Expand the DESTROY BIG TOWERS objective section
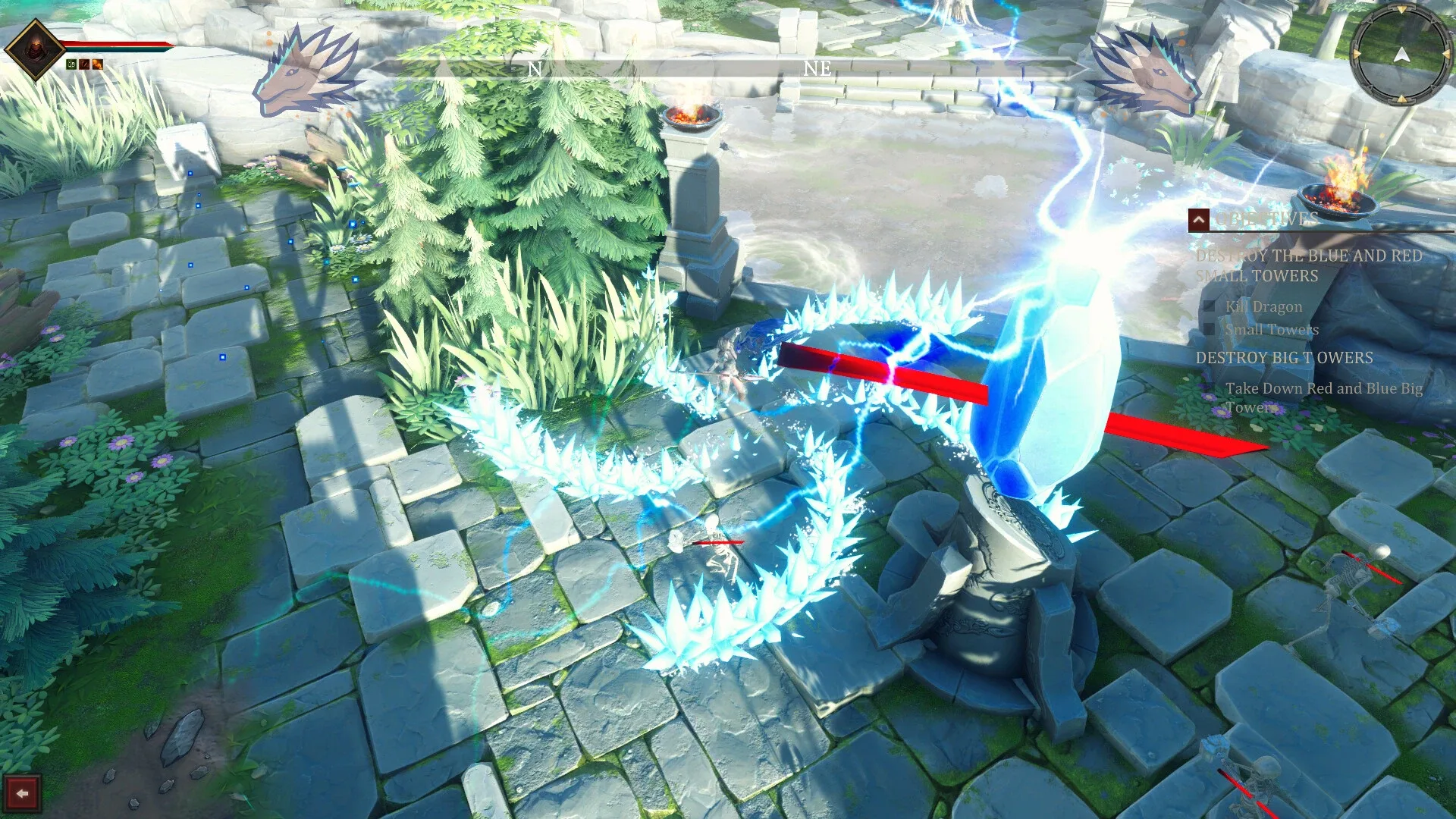This screenshot has width=1456, height=819. 1284,356
